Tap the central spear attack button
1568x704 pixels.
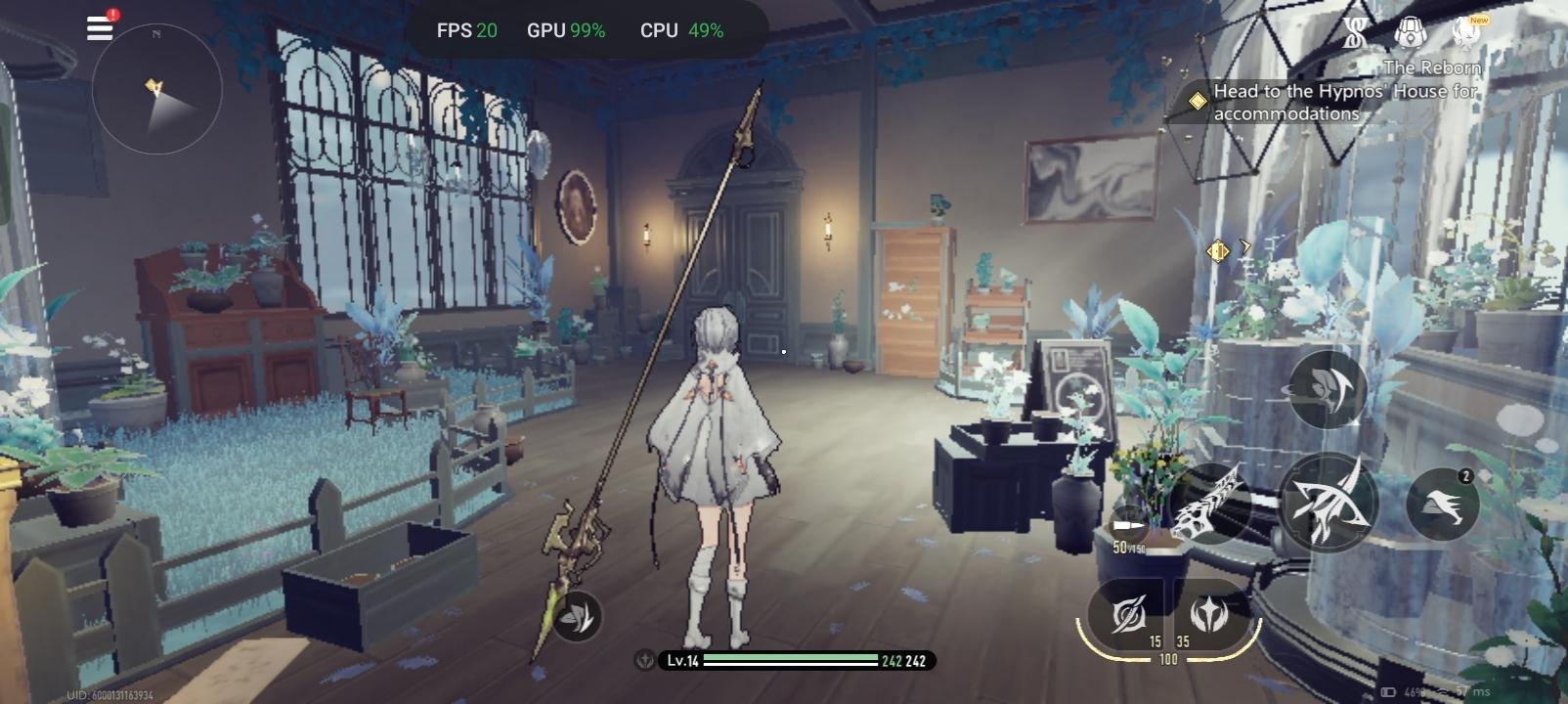(x=1328, y=503)
